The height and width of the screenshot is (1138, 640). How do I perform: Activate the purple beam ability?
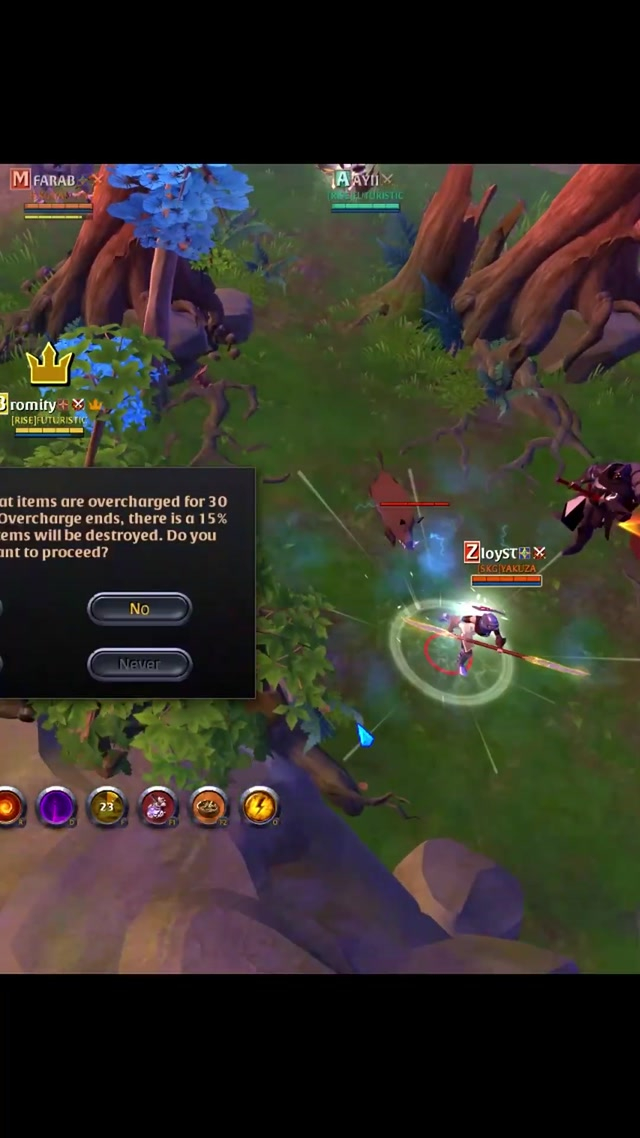(56, 806)
